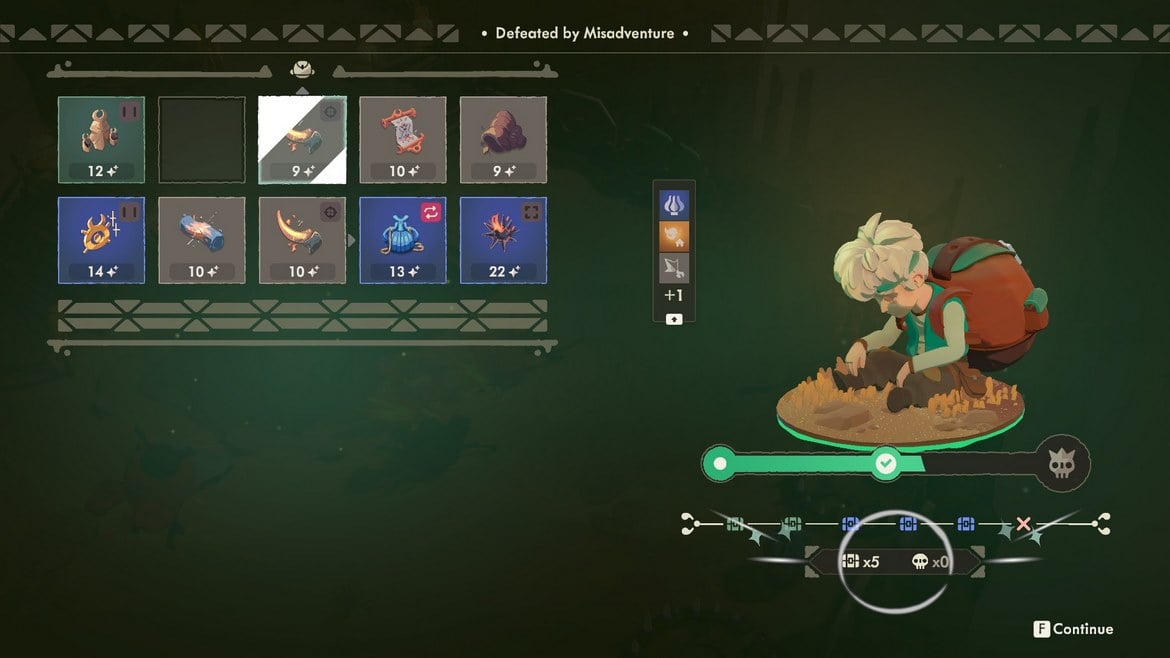Click the blue status effect icon
This screenshot has width=1170, height=658.
point(674,204)
